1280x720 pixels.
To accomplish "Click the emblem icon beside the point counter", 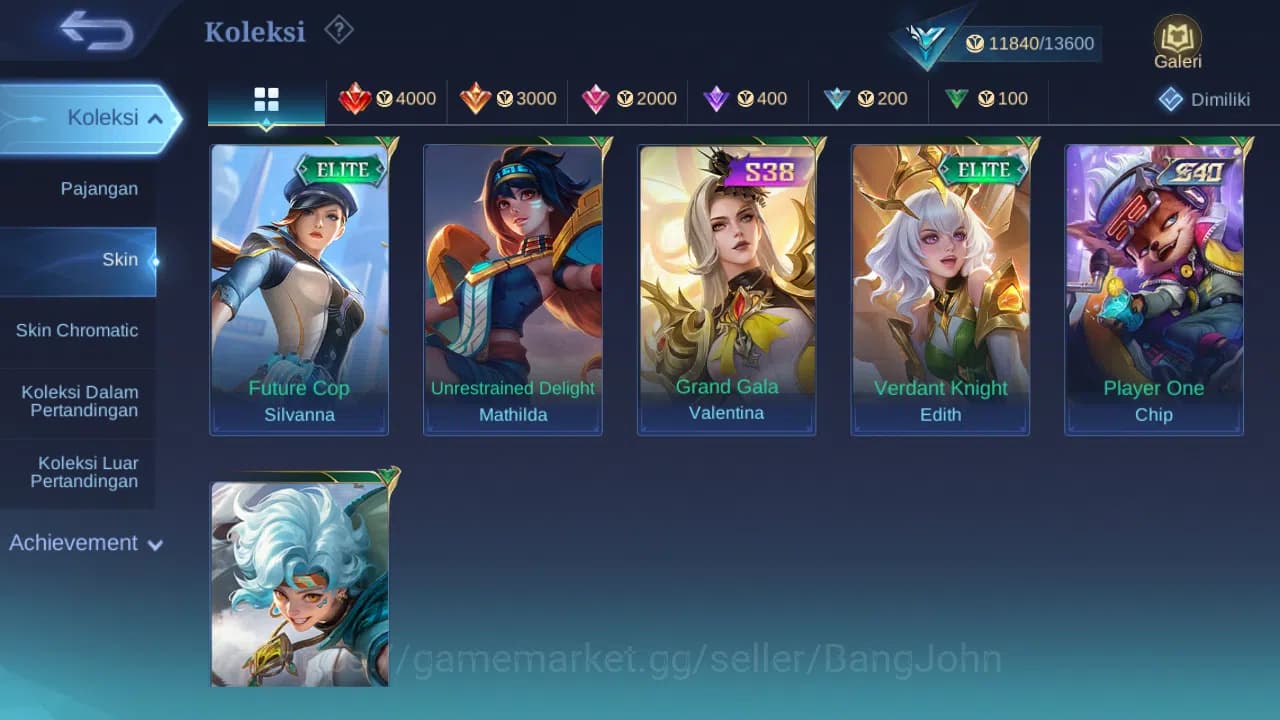I will [x=925, y=38].
